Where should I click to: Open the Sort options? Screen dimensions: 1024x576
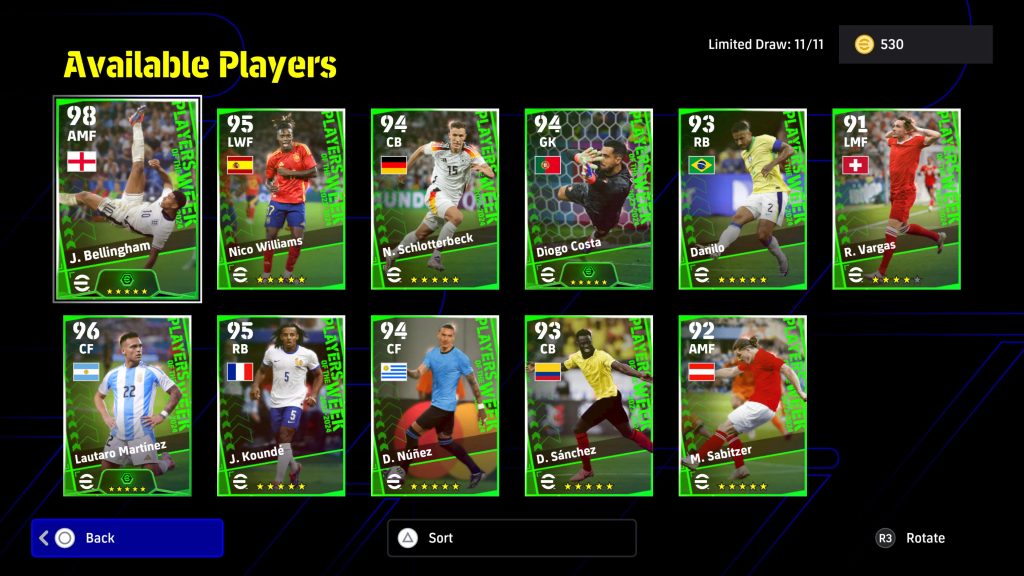tap(511, 538)
